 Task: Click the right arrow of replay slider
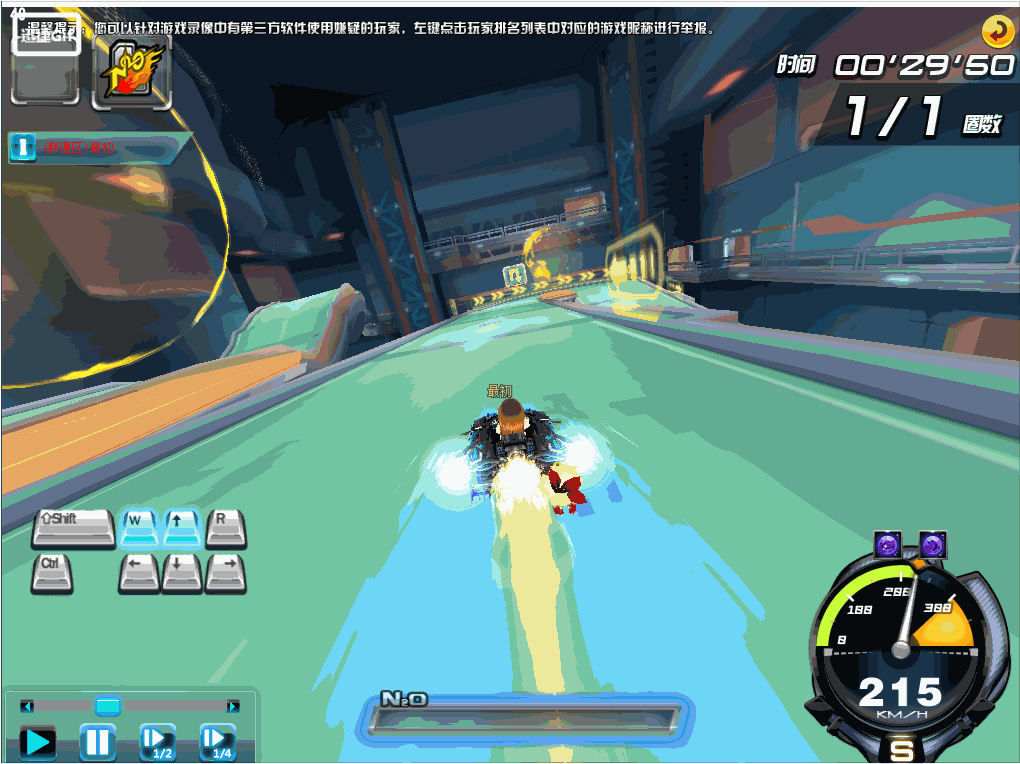click(x=233, y=706)
